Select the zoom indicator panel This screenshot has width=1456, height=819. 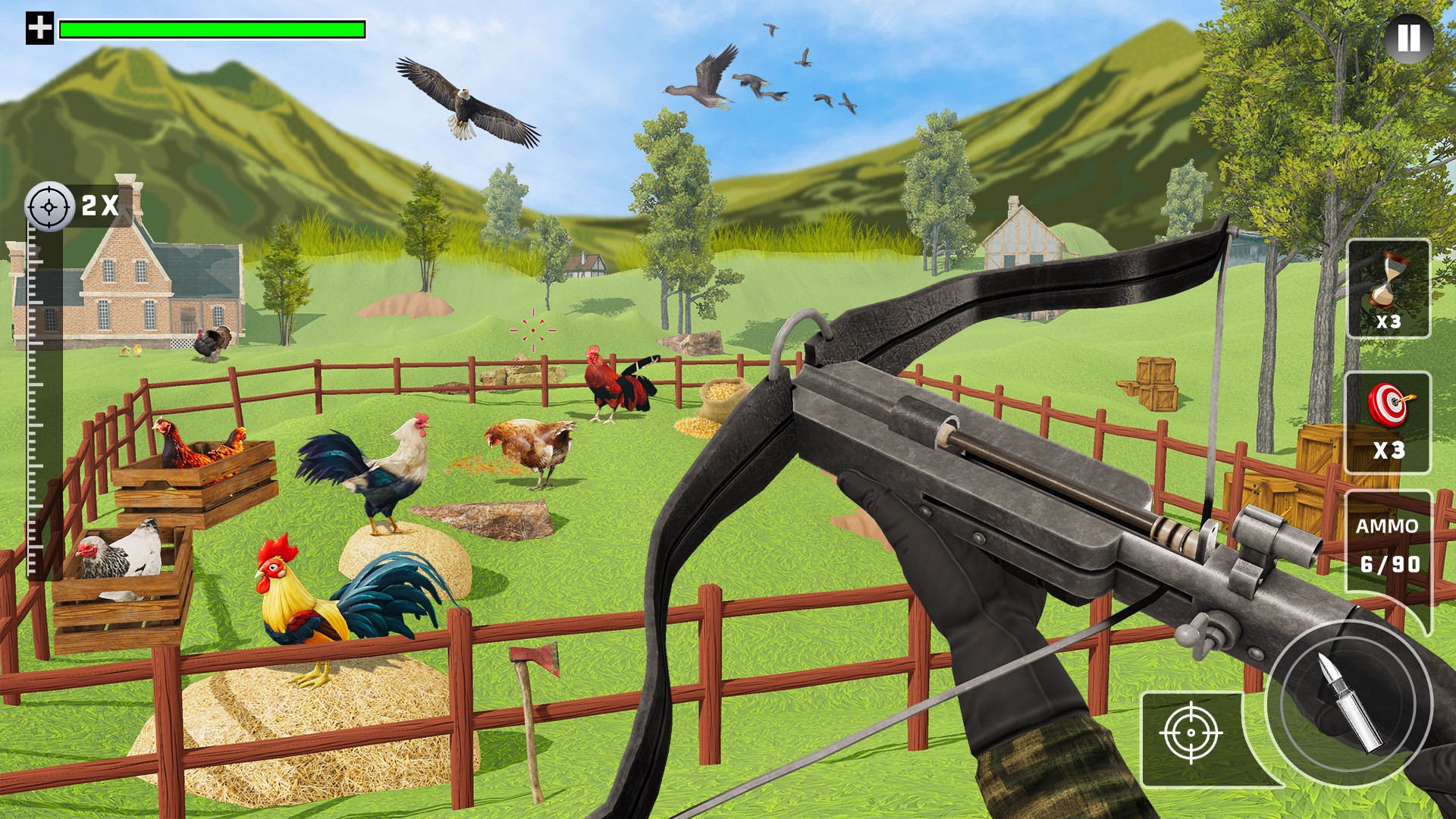pos(72,205)
